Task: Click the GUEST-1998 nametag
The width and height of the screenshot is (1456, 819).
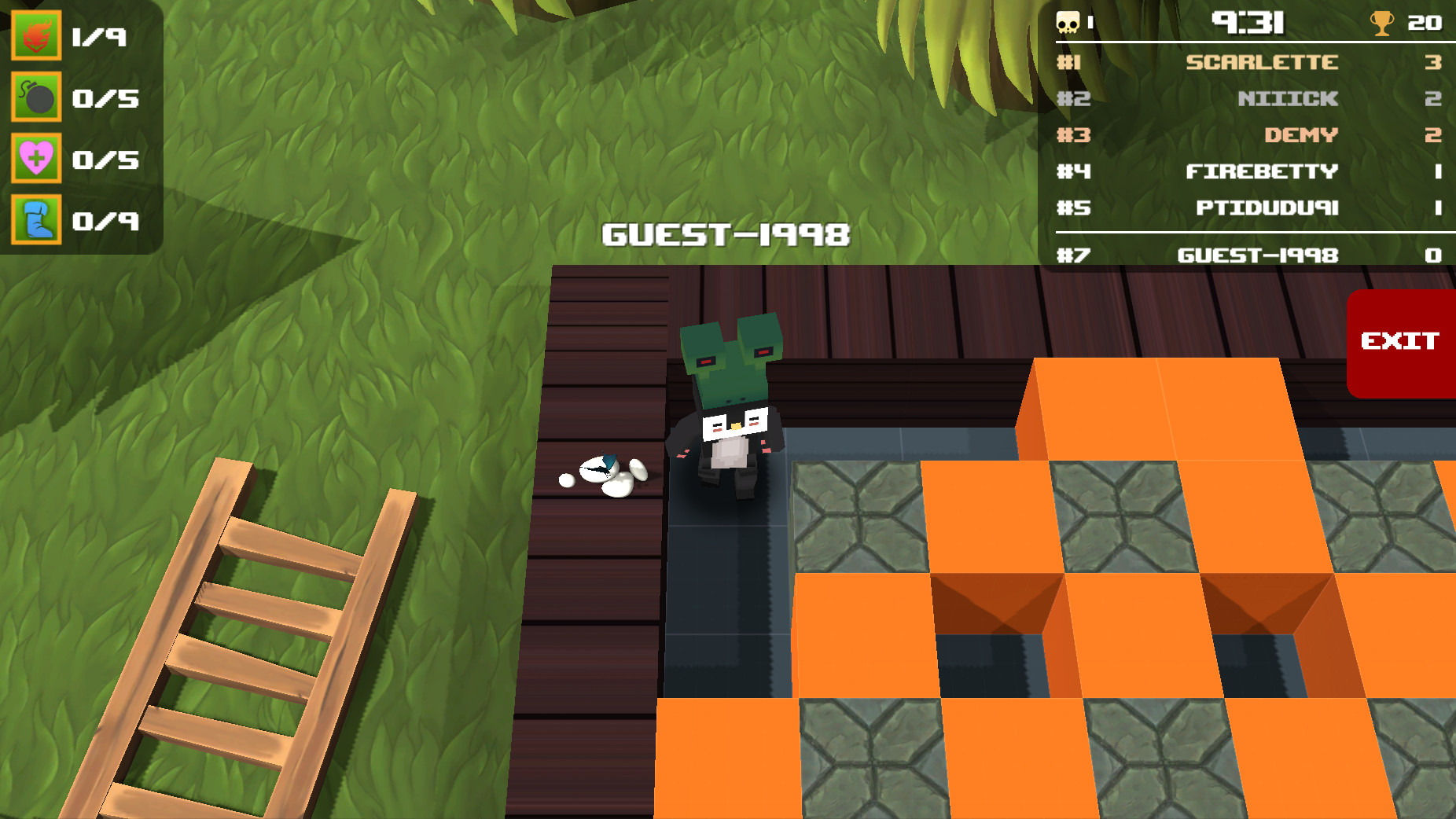Action: [x=727, y=233]
